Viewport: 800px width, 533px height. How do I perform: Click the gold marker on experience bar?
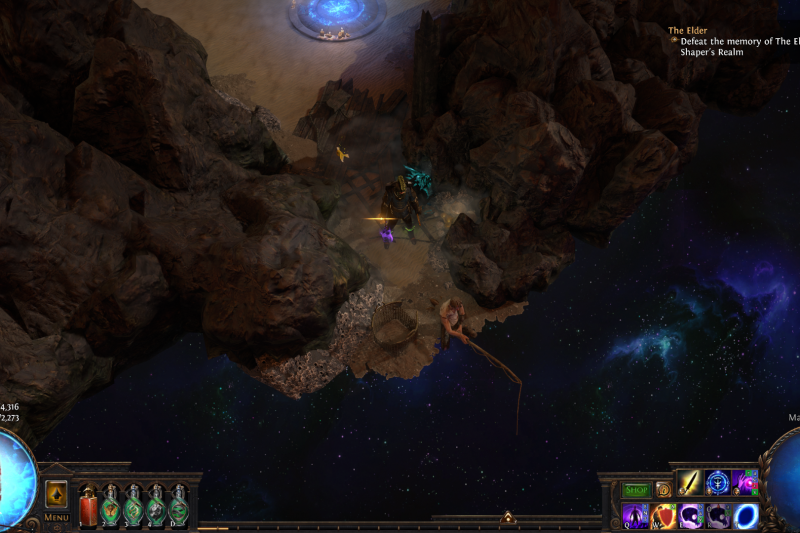tap(507, 518)
